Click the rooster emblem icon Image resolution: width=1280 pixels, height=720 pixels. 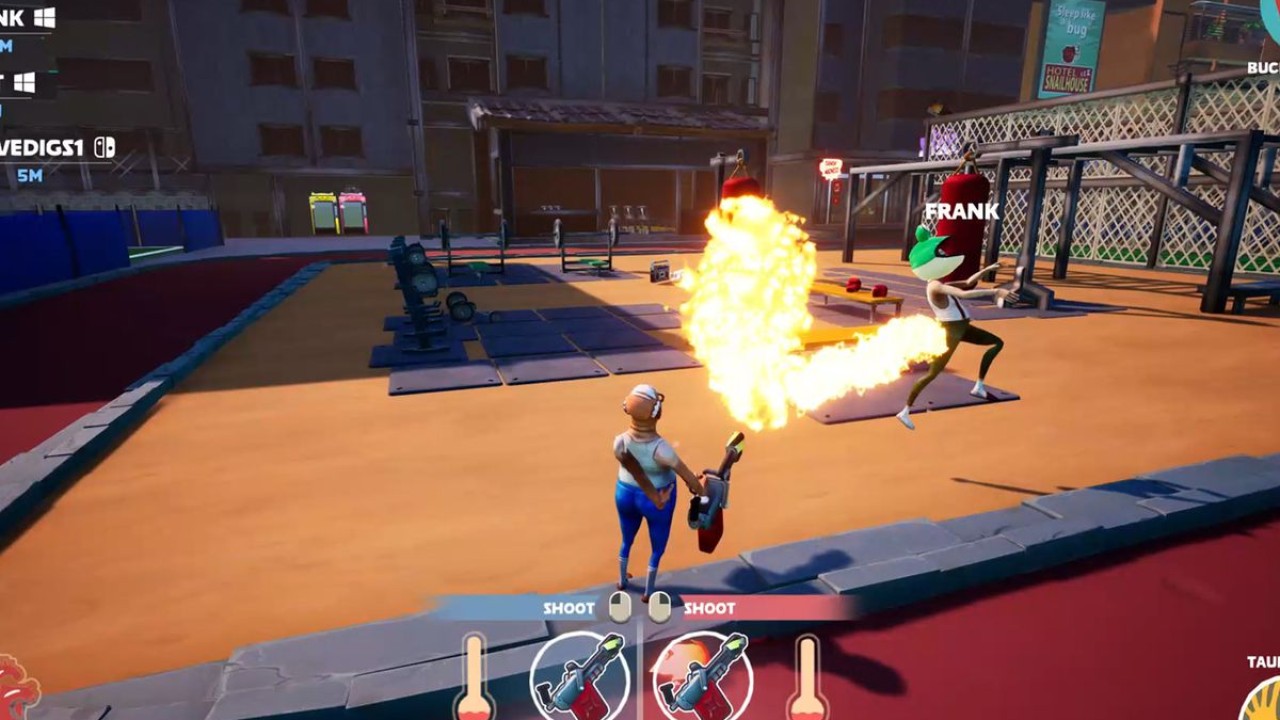click(17, 689)
